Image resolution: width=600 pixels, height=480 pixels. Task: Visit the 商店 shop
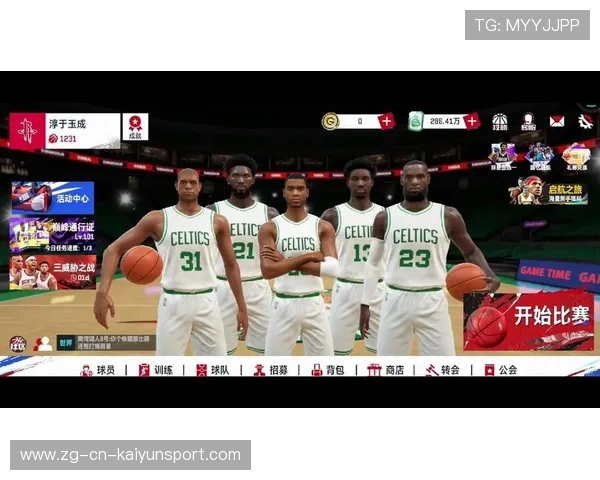click(x=386, y=370)
